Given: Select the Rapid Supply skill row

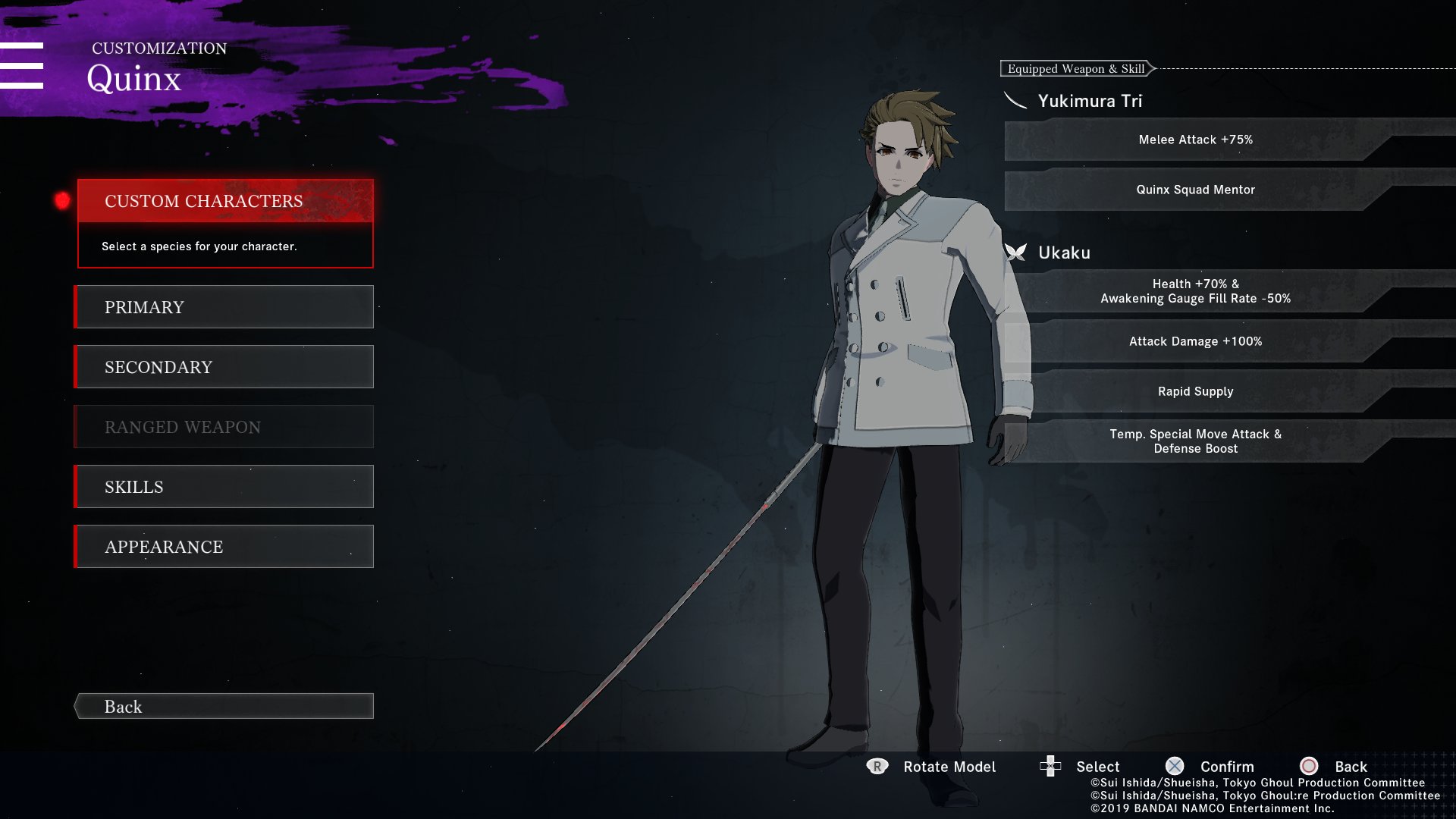Looking at the screenshot, I should click(x=1195, y=391).
